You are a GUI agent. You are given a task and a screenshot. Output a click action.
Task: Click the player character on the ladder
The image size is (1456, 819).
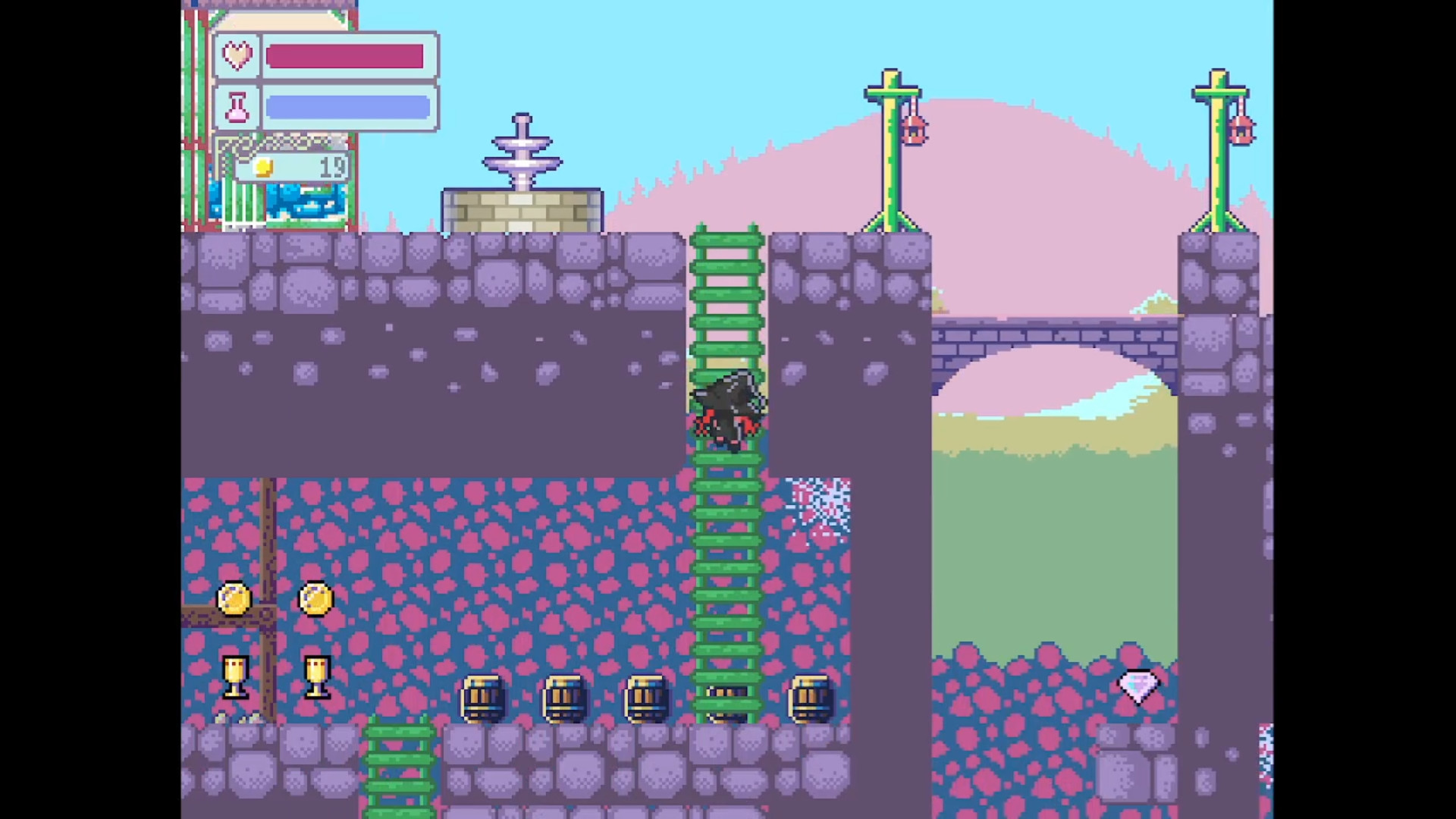click(x=726, y=409)
